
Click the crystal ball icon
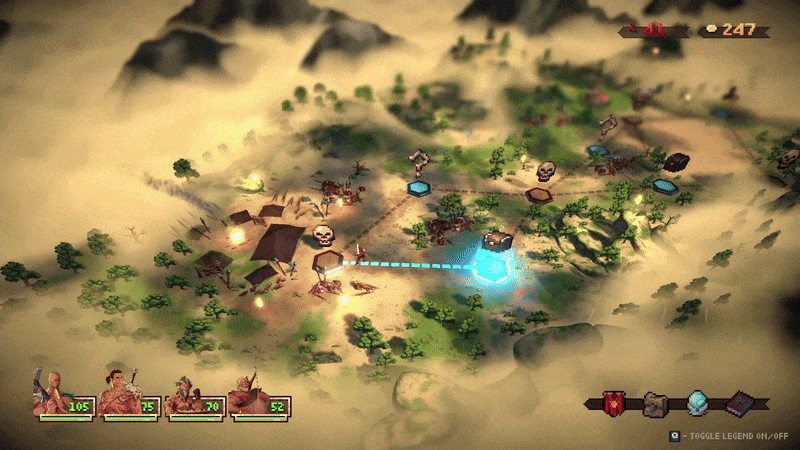point(698,404)
